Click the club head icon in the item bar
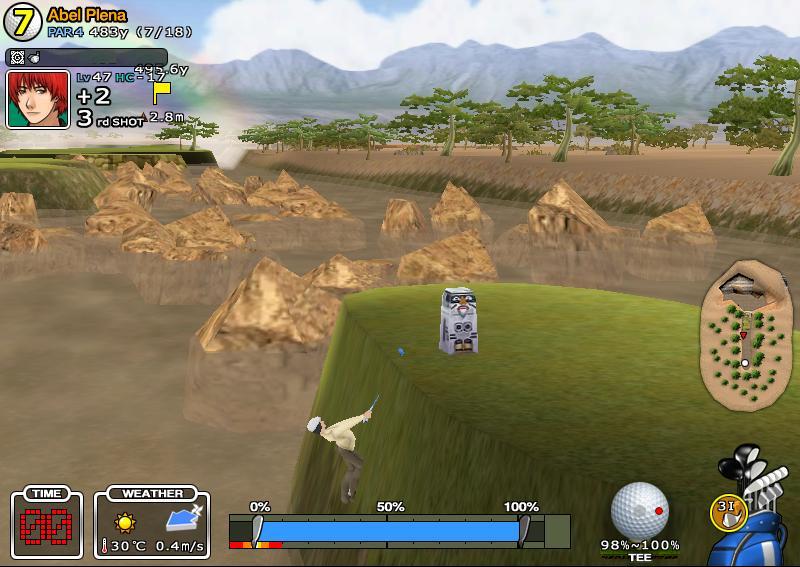 [32, 58]
